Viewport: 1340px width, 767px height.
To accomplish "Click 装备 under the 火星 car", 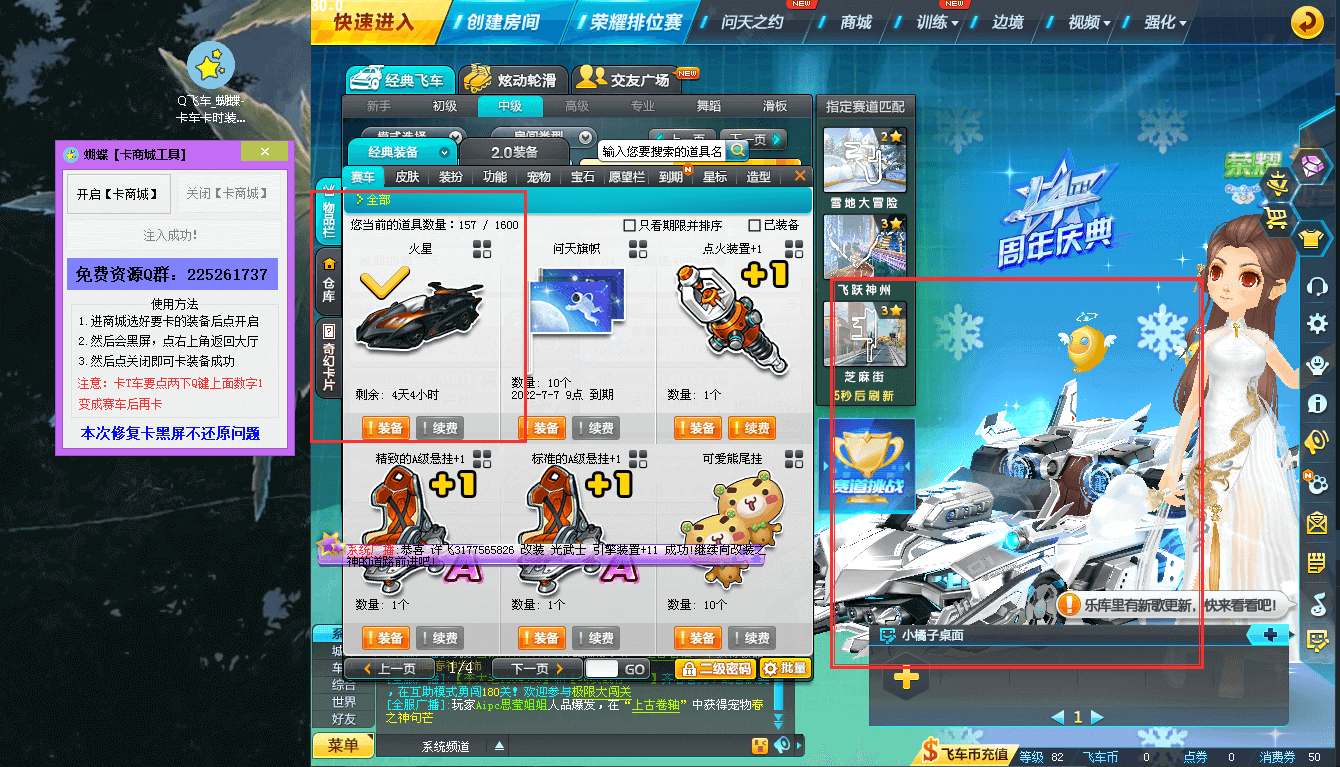I will 385,427.
